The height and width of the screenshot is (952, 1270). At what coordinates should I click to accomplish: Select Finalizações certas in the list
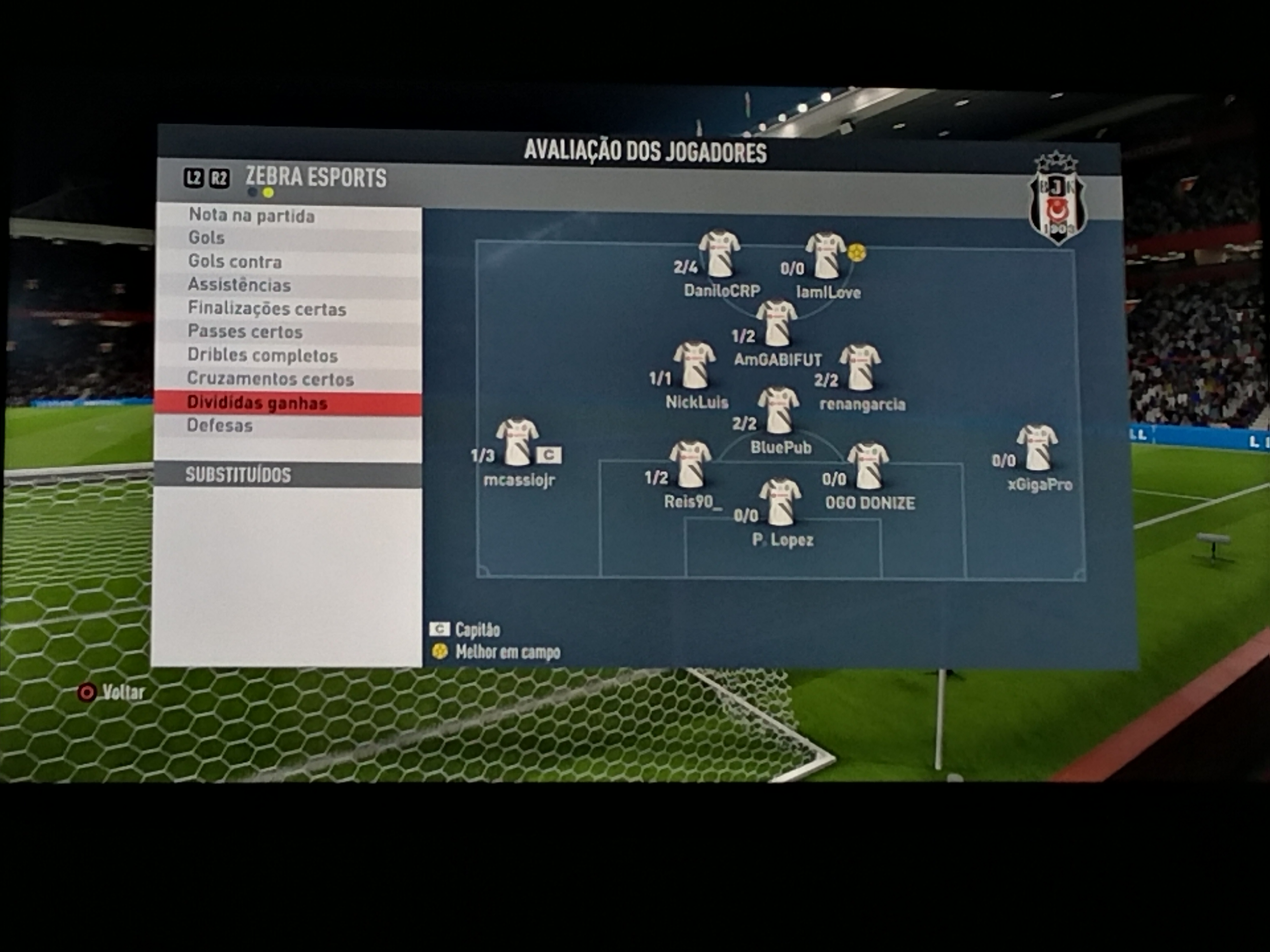pyautogui.click(x=267, y=309)
